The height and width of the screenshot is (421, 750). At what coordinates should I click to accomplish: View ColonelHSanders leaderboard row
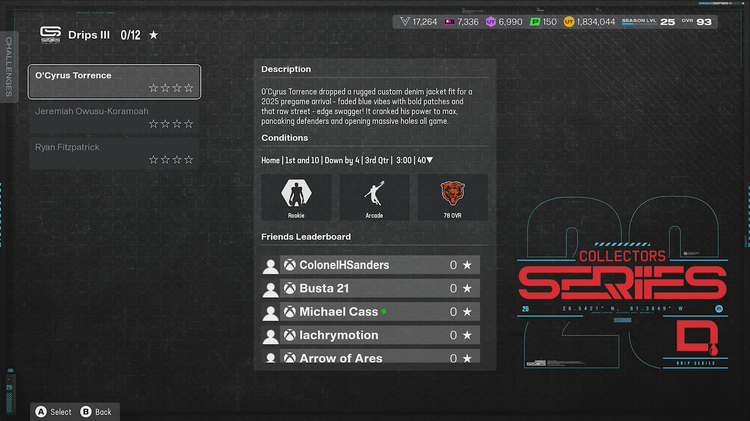pos(380,265)
